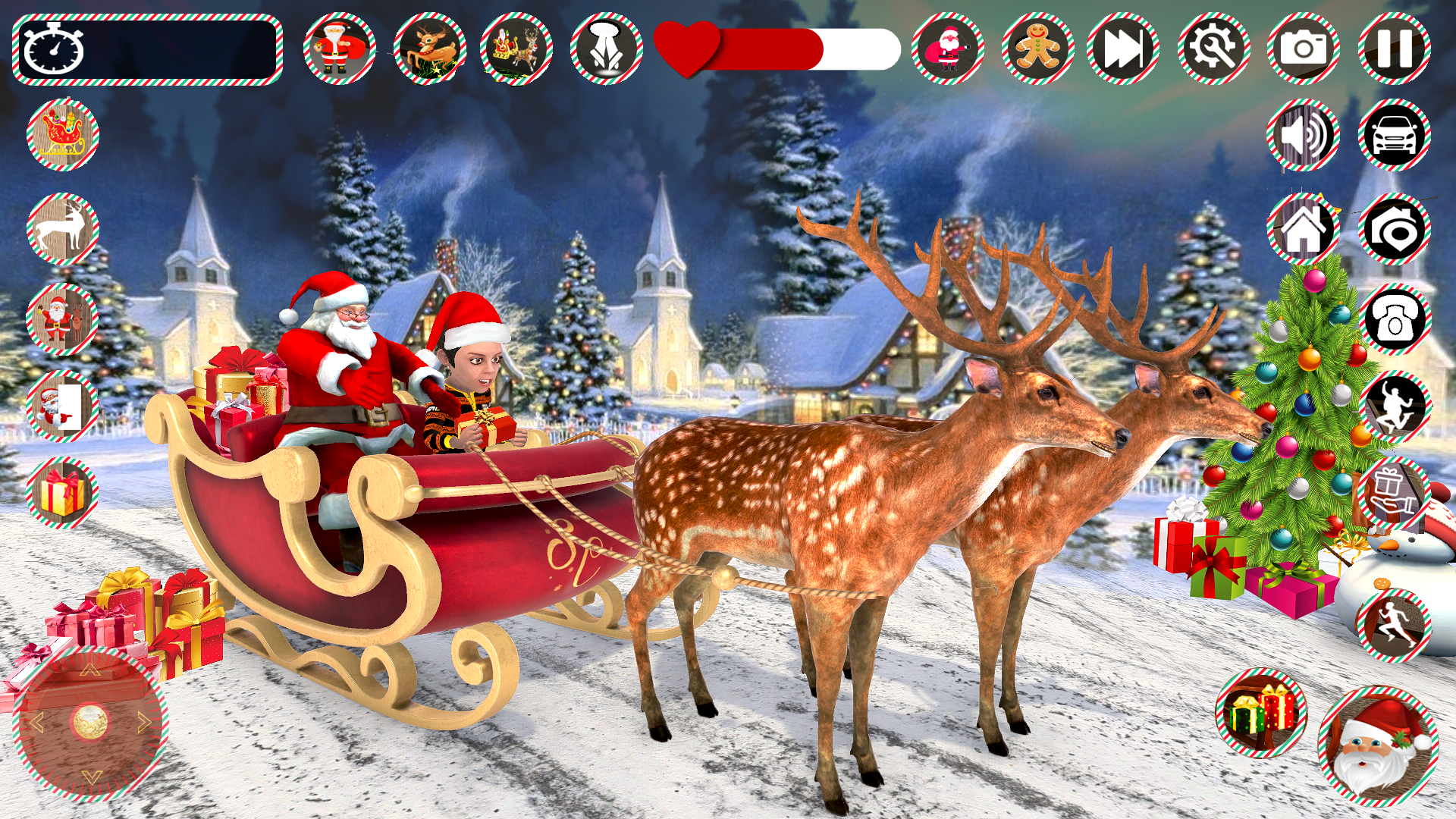This screenshot has width=1456, height=819.
Task: Take a screenshot with the camera icon
Action: (x=1303, y=49)
